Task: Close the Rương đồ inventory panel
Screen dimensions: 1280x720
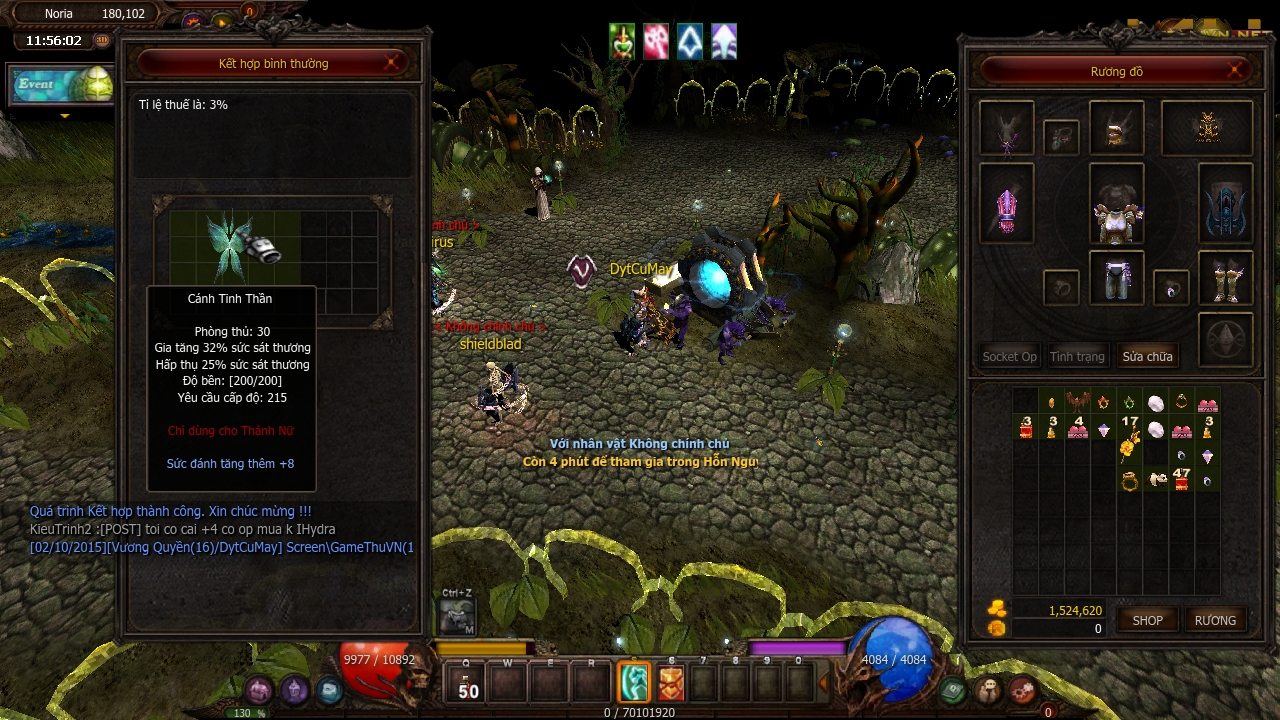Action: [x=1236, y=71]
